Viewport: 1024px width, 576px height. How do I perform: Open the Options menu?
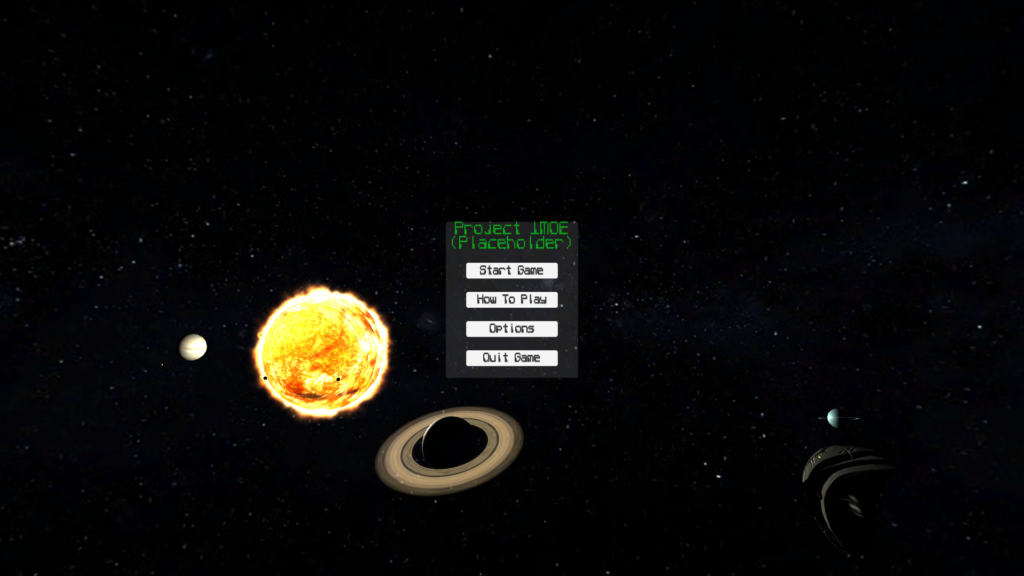[511, 328]
